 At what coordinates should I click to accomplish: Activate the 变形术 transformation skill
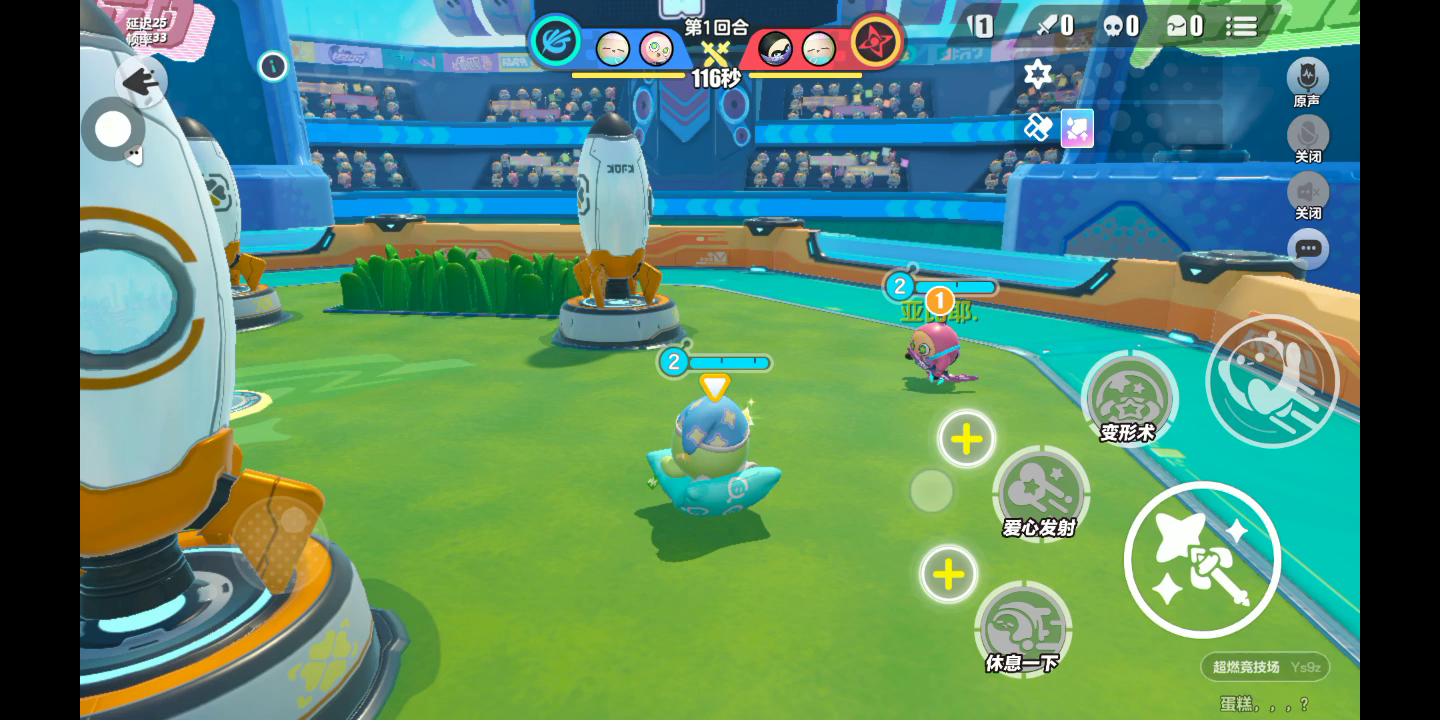point(1129,399)
